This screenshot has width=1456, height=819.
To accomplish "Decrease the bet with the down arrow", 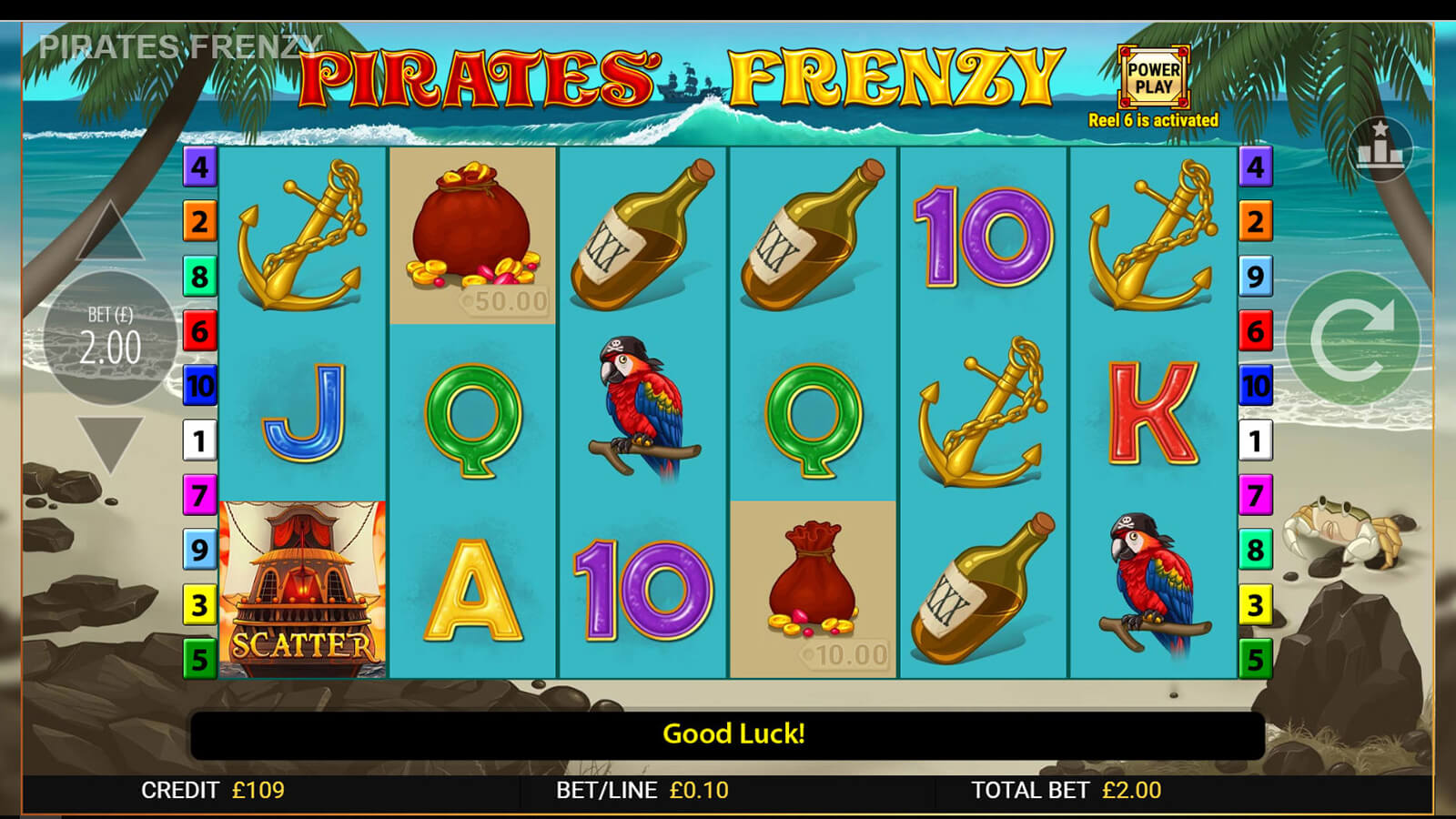I will tap(110, 443).
